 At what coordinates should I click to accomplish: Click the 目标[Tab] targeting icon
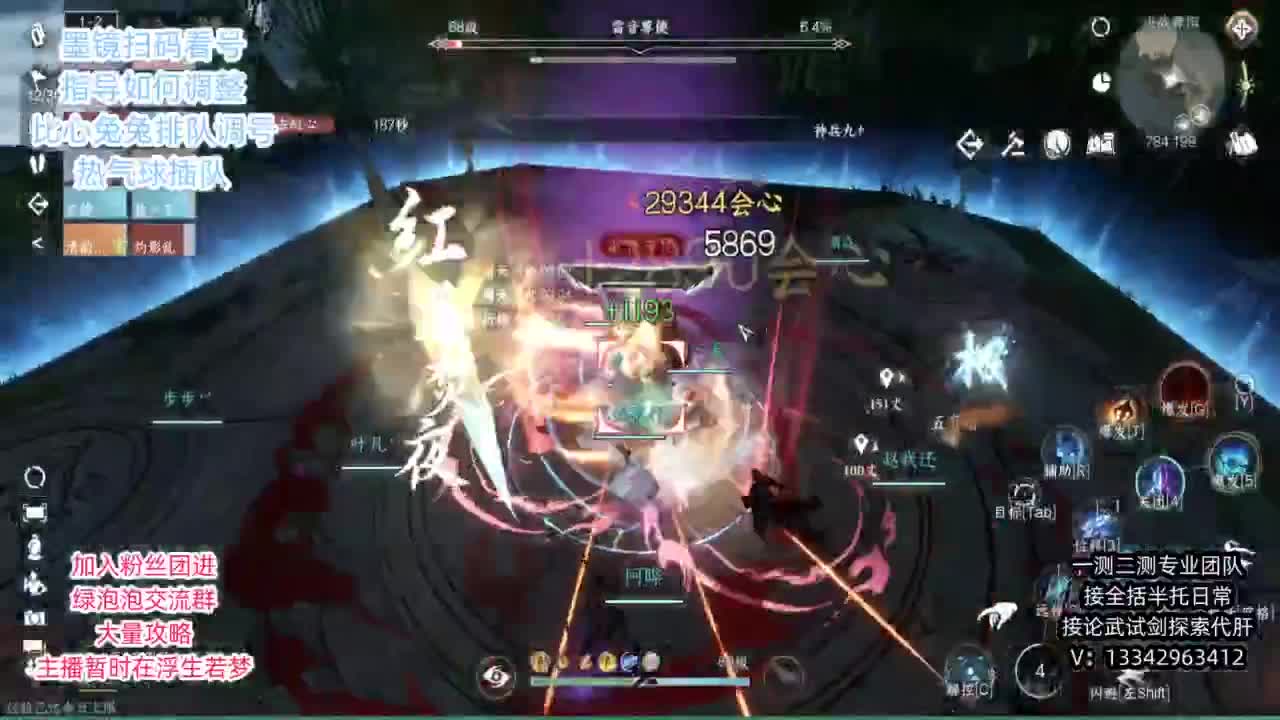(x=1024, y=492)
